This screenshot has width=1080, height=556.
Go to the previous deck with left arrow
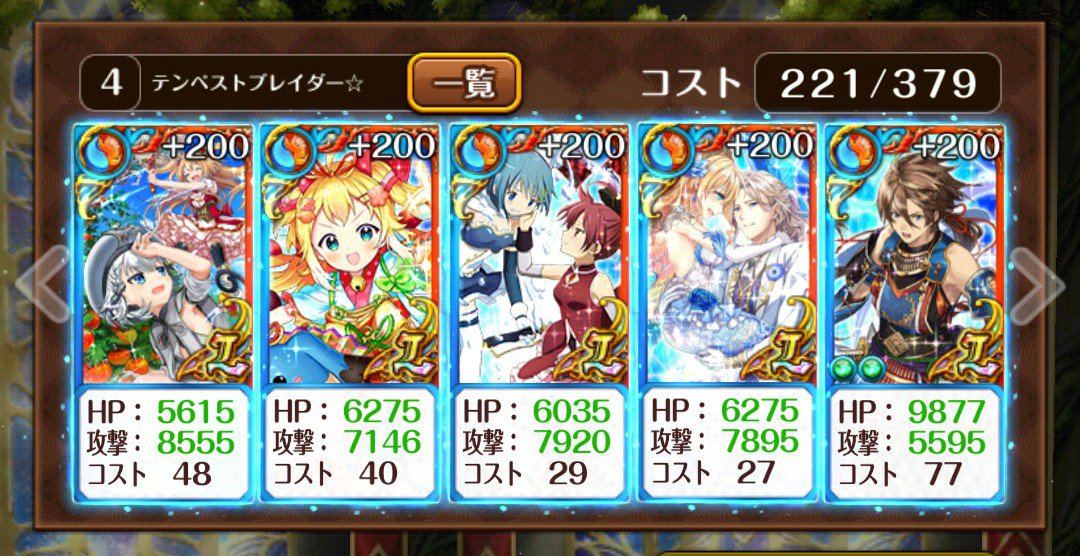[40, 284]
